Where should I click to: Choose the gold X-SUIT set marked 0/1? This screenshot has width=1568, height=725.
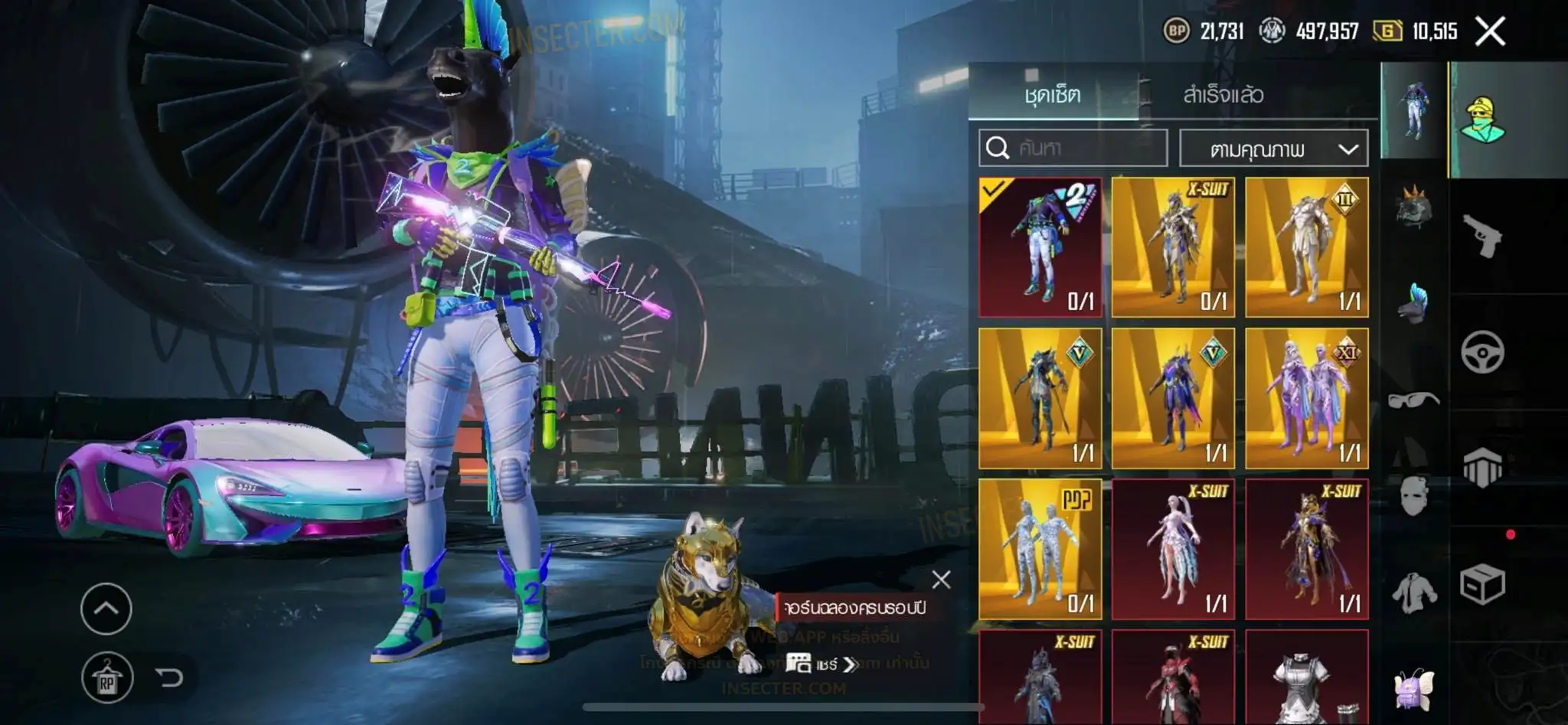pos(1173,247)
